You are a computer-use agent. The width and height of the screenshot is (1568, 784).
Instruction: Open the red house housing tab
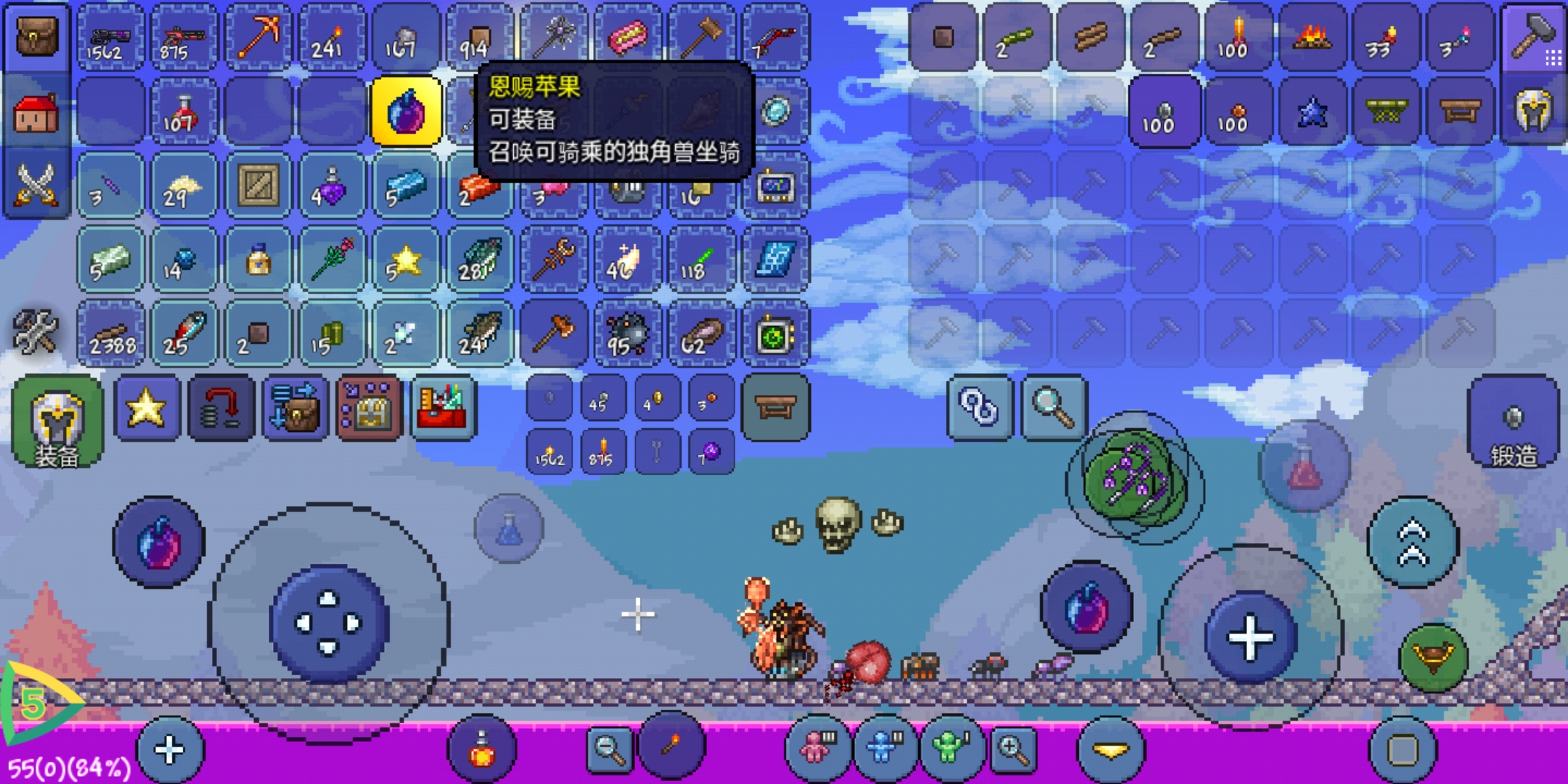(x=36, y=113)
